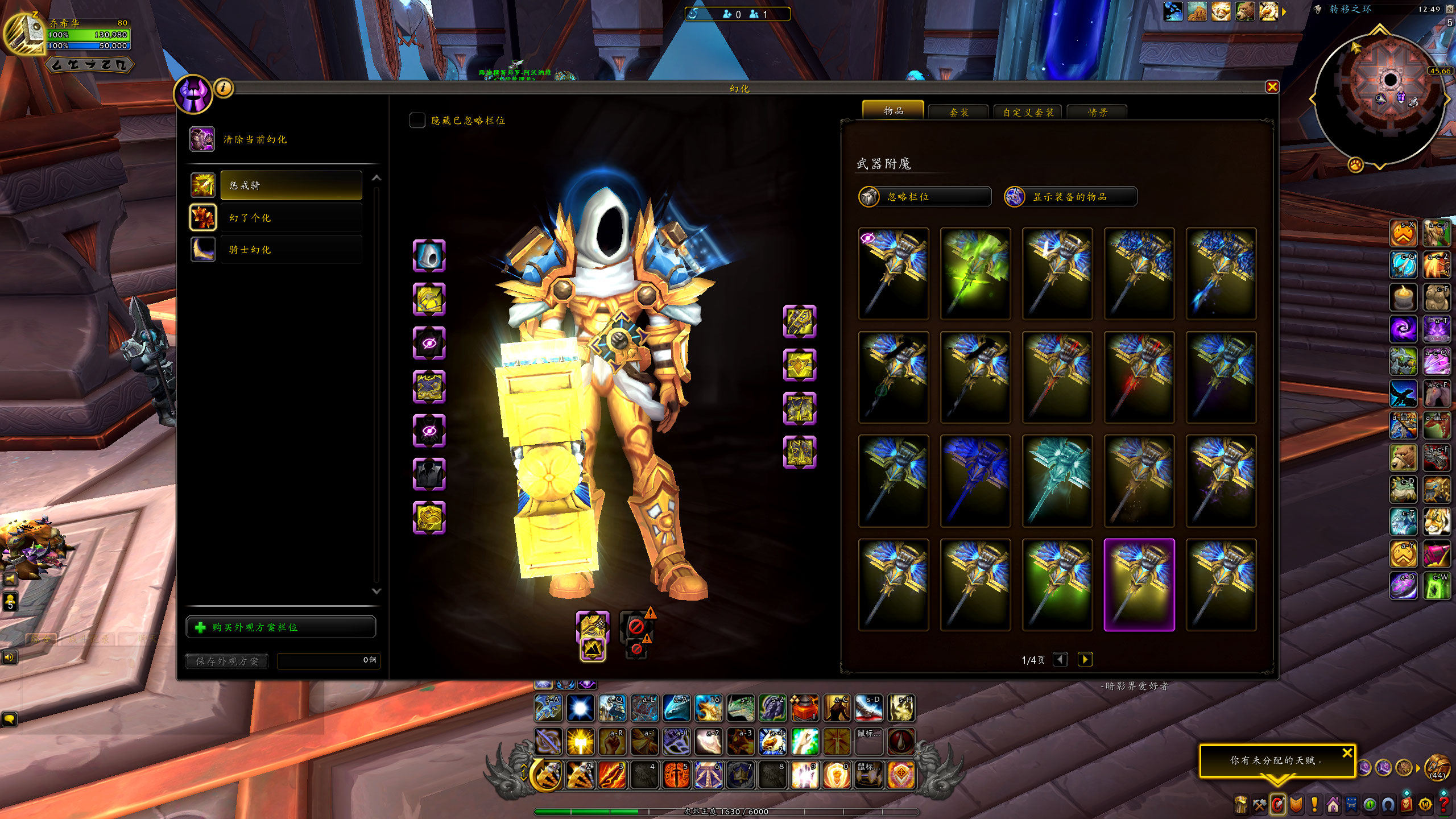This screenshot has width=1456, height=819.
Task: Select the hooded head slot icon
Action: click(429, 256)
